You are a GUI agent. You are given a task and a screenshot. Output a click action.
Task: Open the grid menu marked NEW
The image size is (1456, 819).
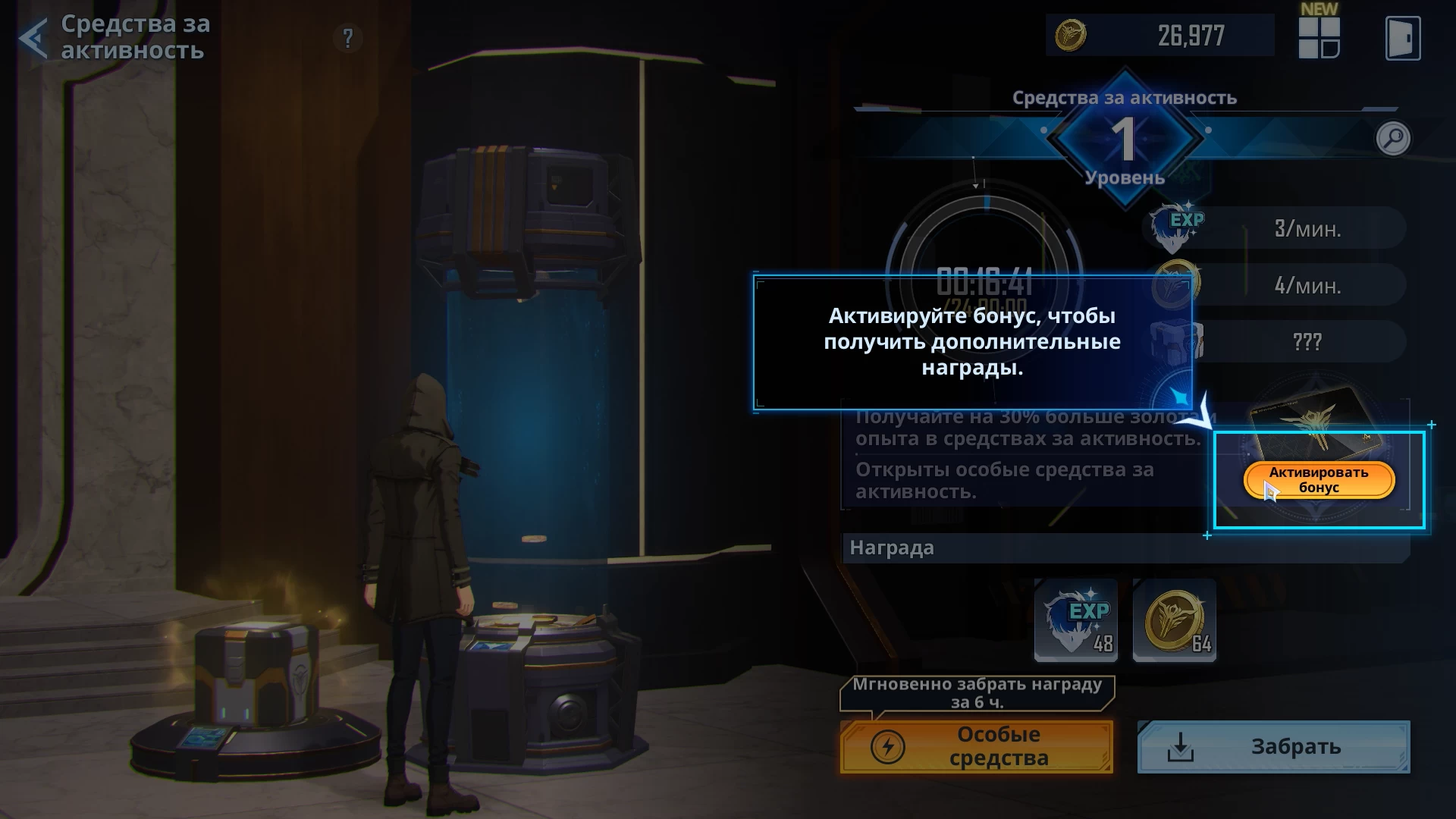pyautogui.click(x=1319, y=36)
